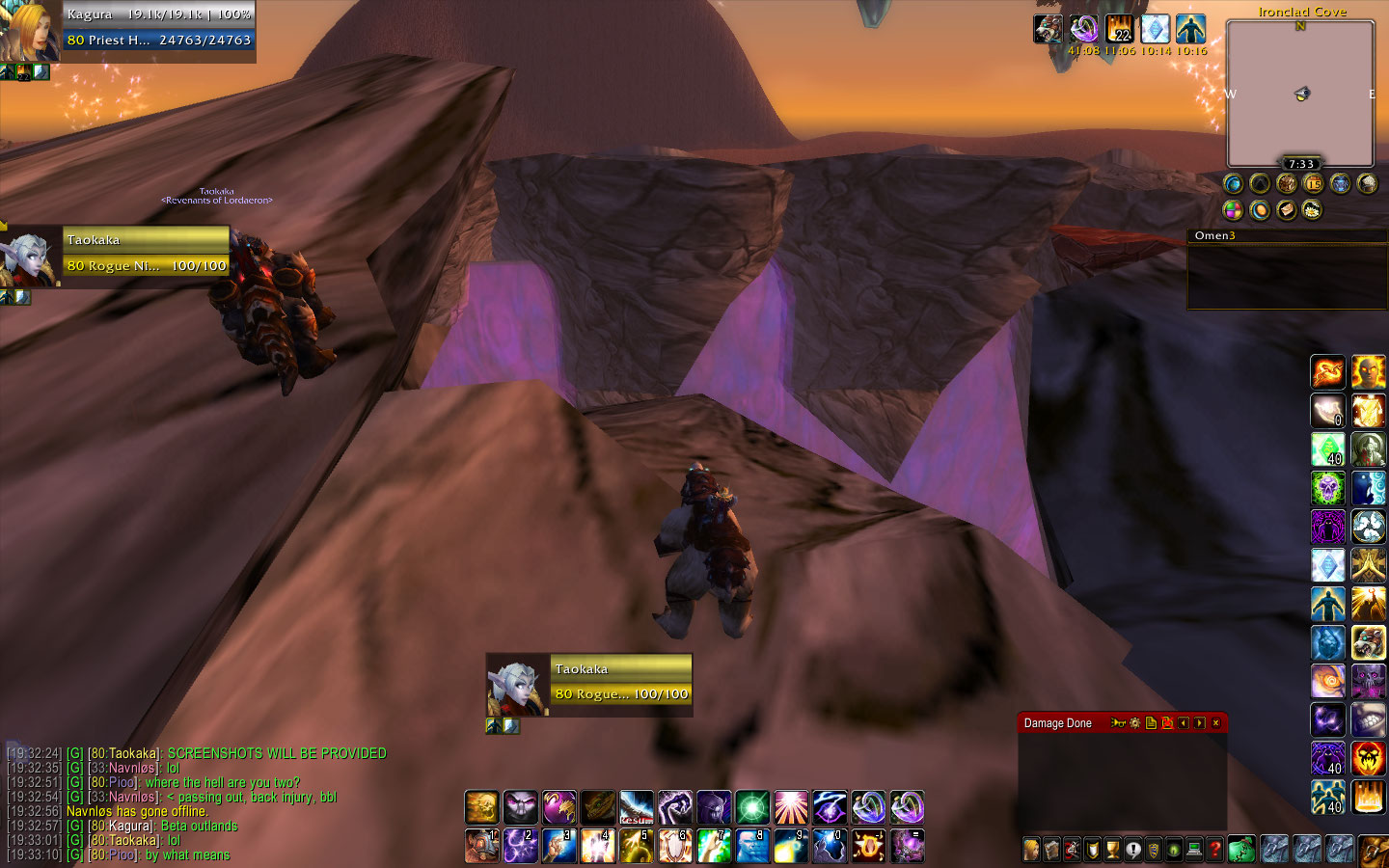The image size is (1389, 868).
Task: Open the world globe minimap button
Action: pyautogui.click(x=1233, y=183)
